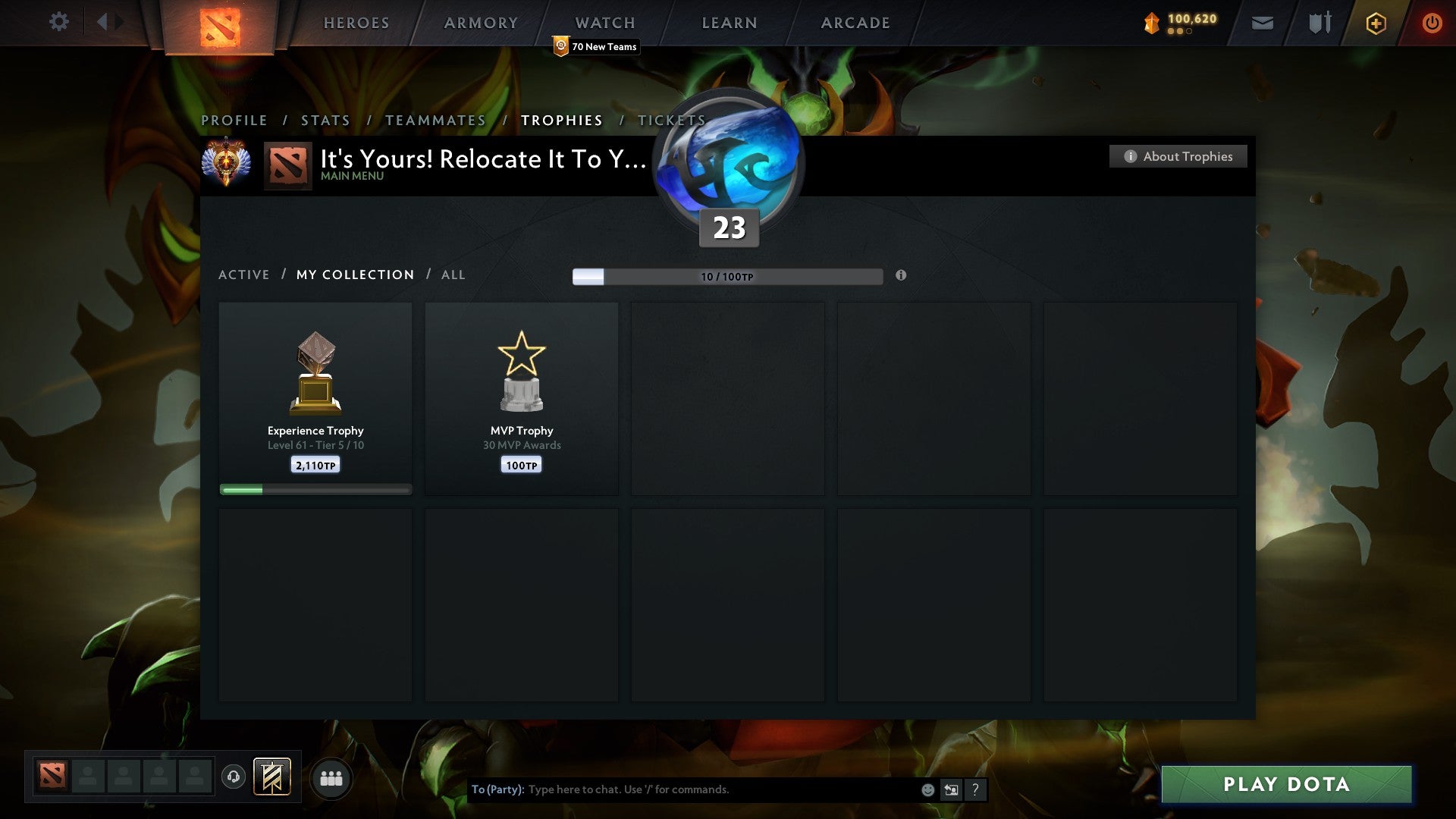Viewport: 1456px width, 819px height.
Task: Open the friends list icon
Action: click(x=331, y=777)
